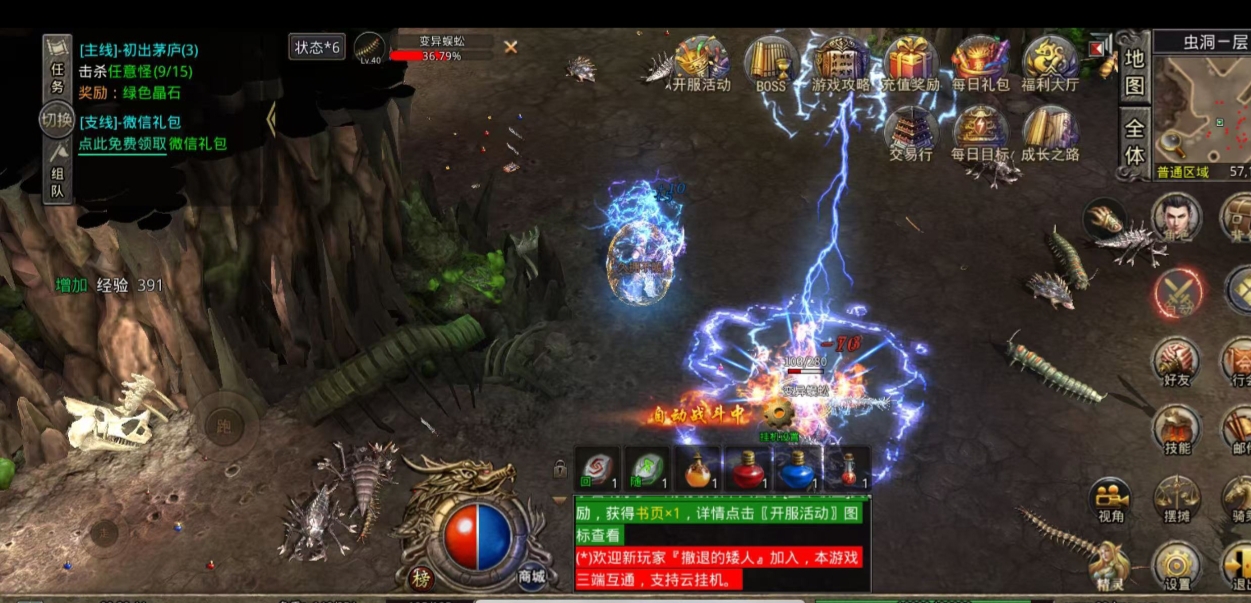Open the 设置 settings gear
The height and width of the screenshot is (603, 1251).
tap(1177, 567)
